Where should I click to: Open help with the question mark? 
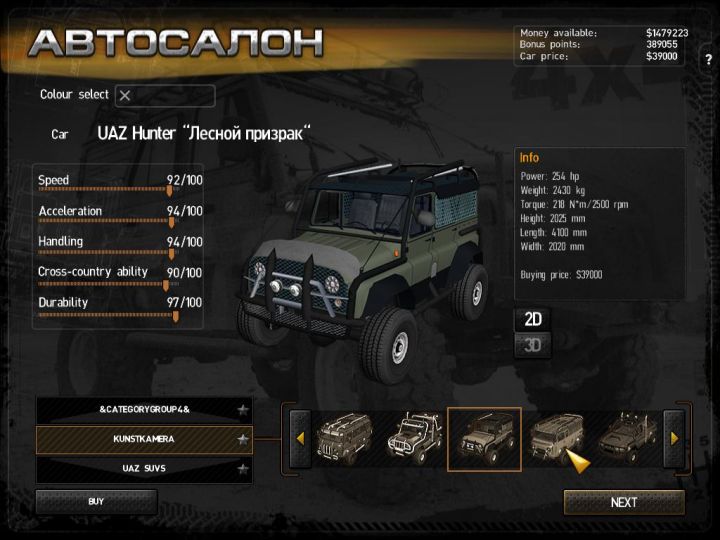pyautogui.click(x=708, y=59)
